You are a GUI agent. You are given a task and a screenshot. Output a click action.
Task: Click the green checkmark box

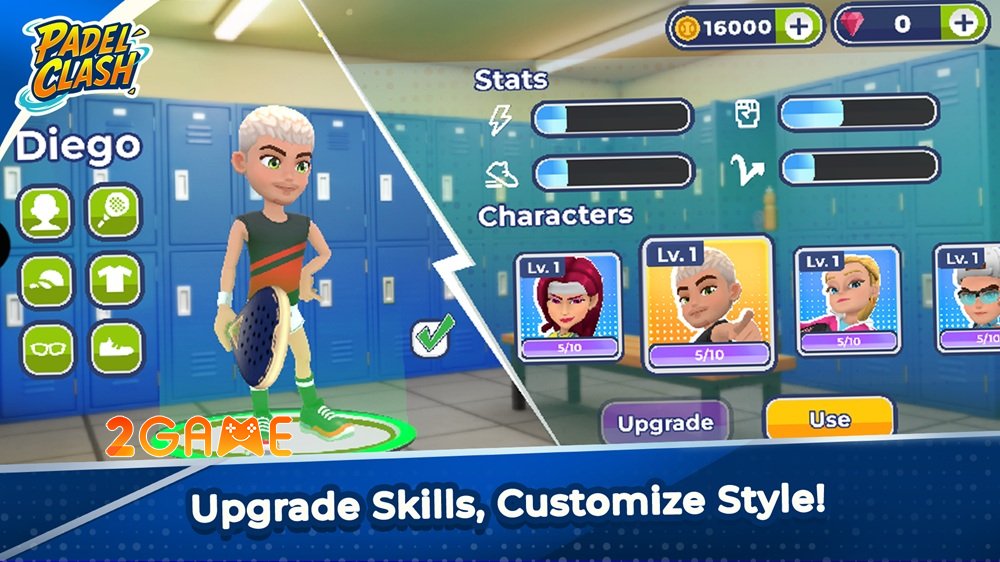[433, 334]
